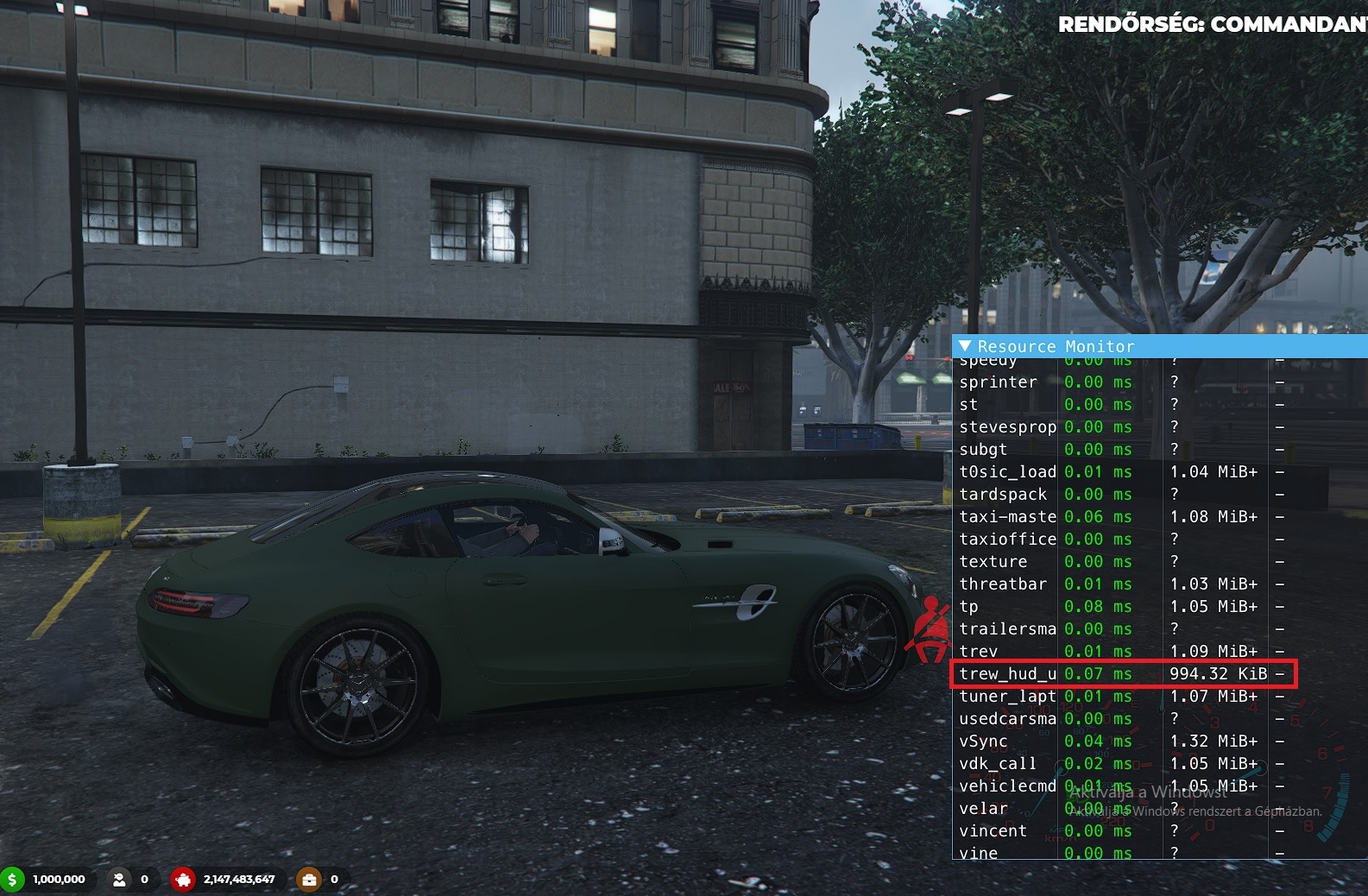Click the 994.32 KiB memory value
This screenshot has height=896, width=1368.
[x=1218, y=673]
